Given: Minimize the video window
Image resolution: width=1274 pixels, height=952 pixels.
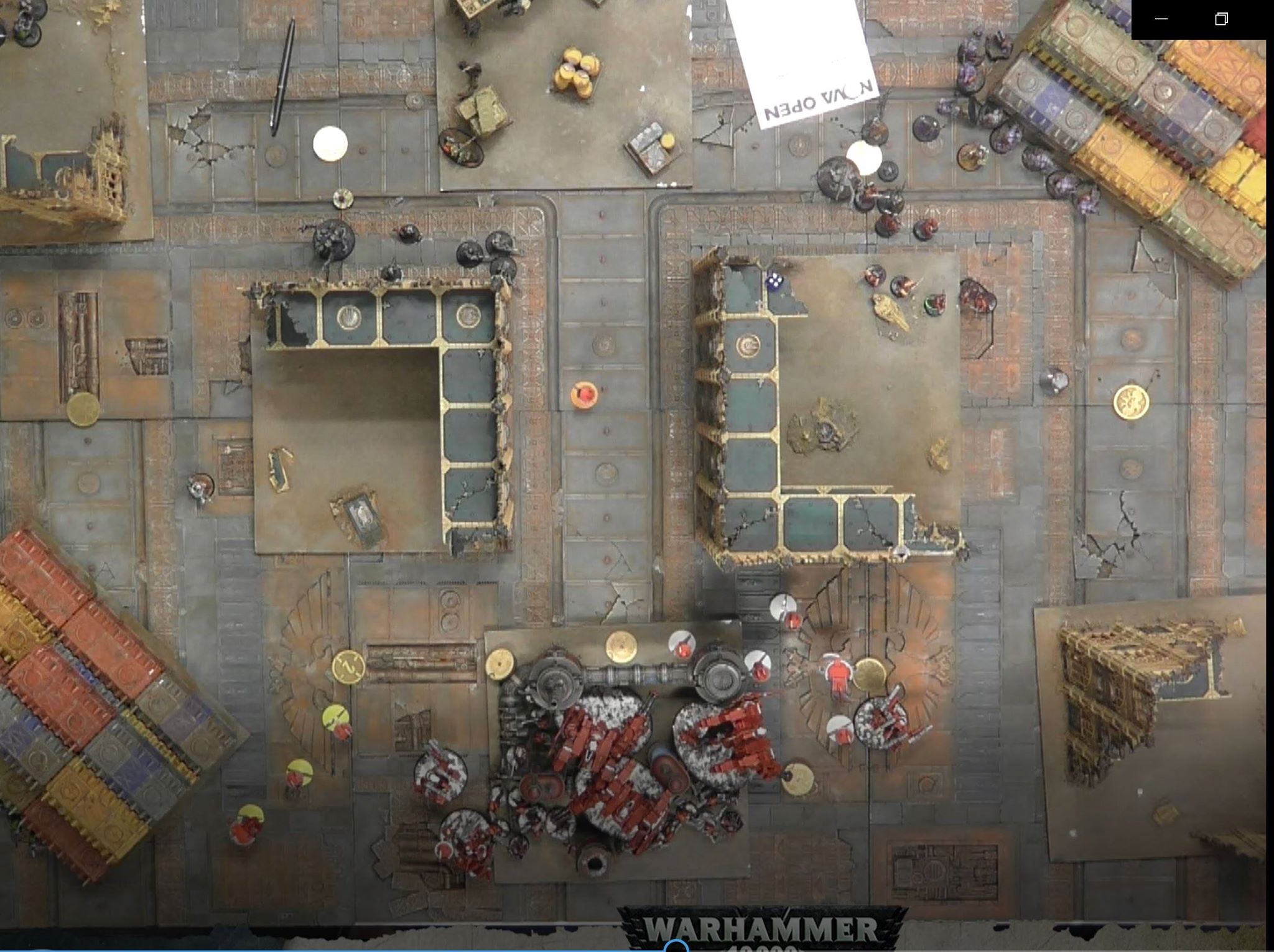Looking at the screenshot, I should pyautogui.click(x=1161, y=19).
